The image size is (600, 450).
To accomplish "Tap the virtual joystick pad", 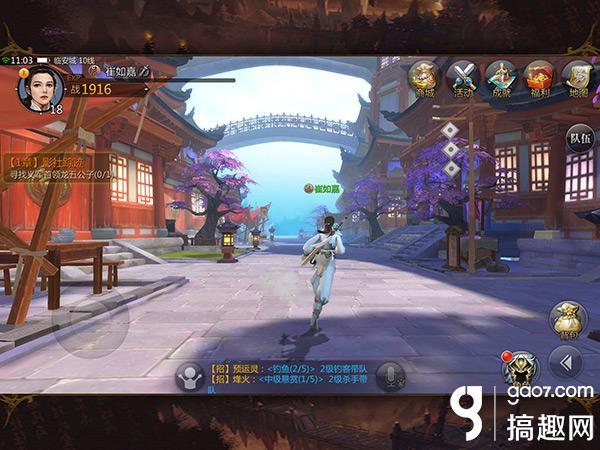I will pyautogui.click(x=90, y=323).
